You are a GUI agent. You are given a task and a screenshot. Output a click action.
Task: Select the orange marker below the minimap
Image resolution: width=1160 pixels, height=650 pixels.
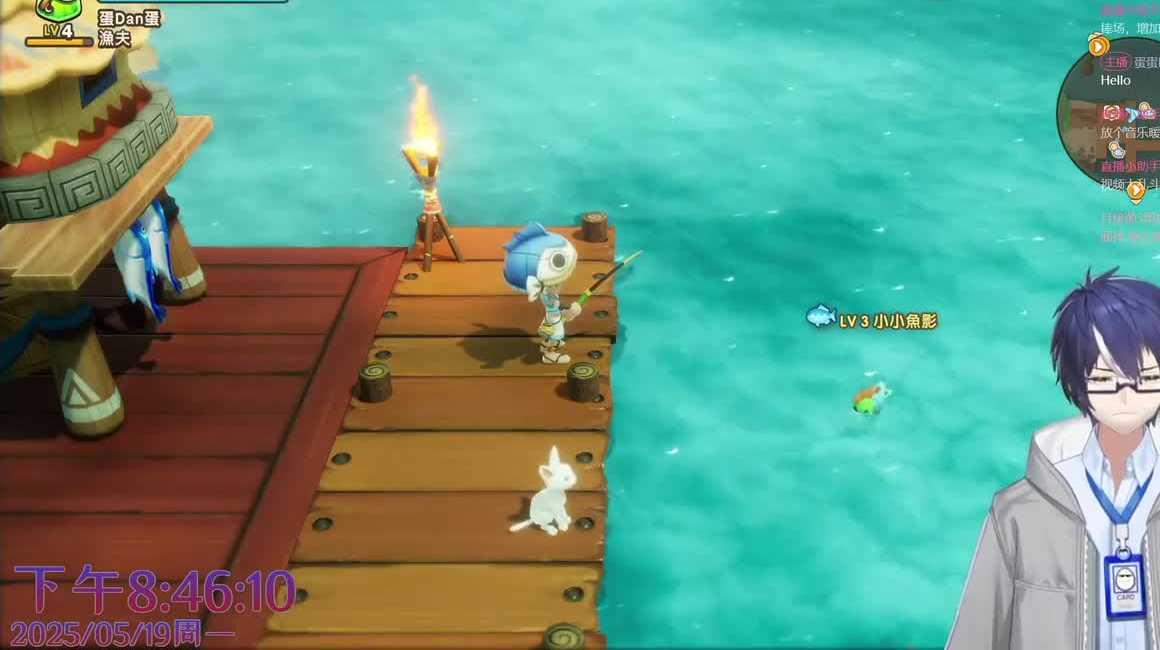click(1136, 190)
